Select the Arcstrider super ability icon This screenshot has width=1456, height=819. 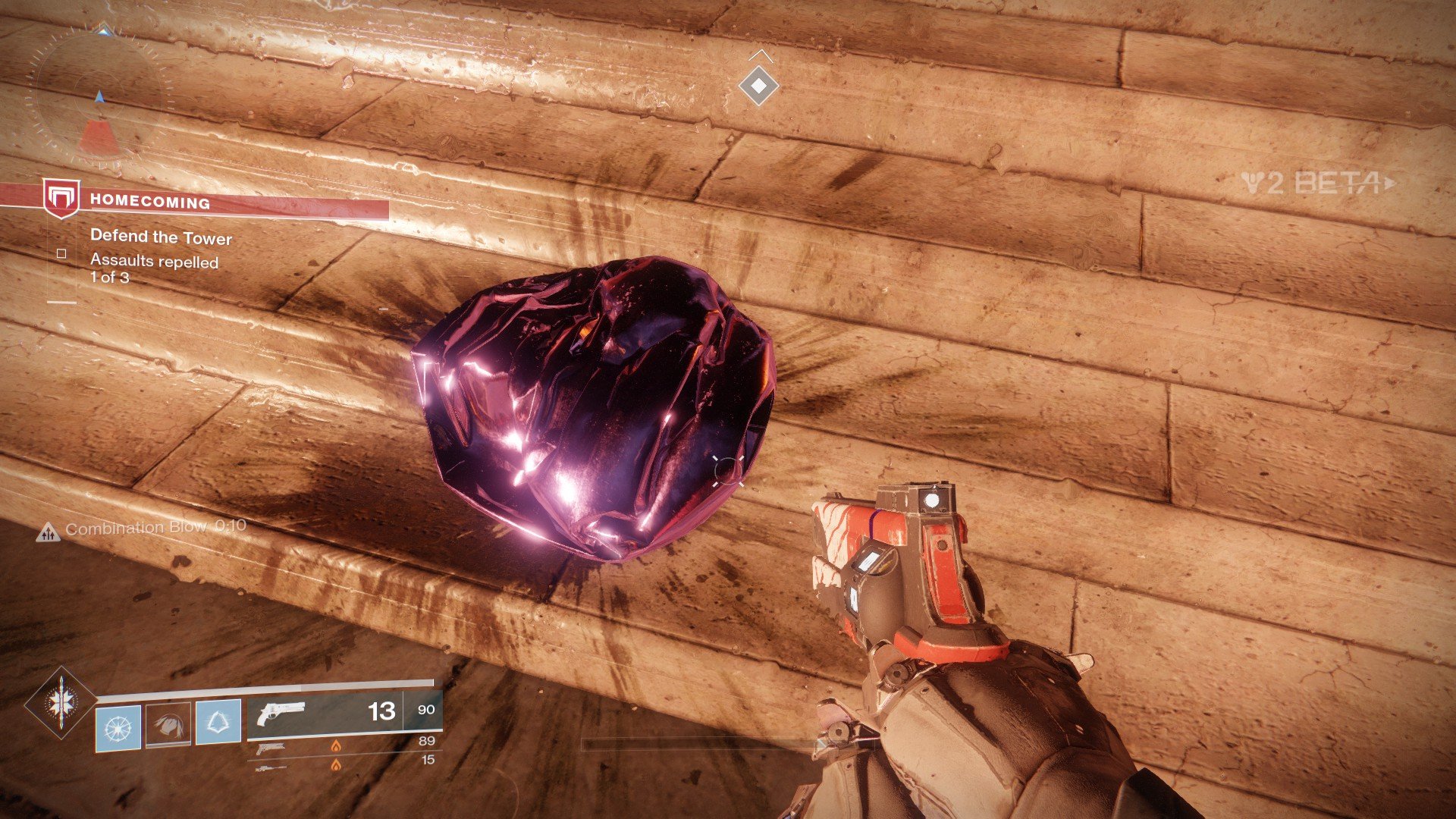point(61,702)
